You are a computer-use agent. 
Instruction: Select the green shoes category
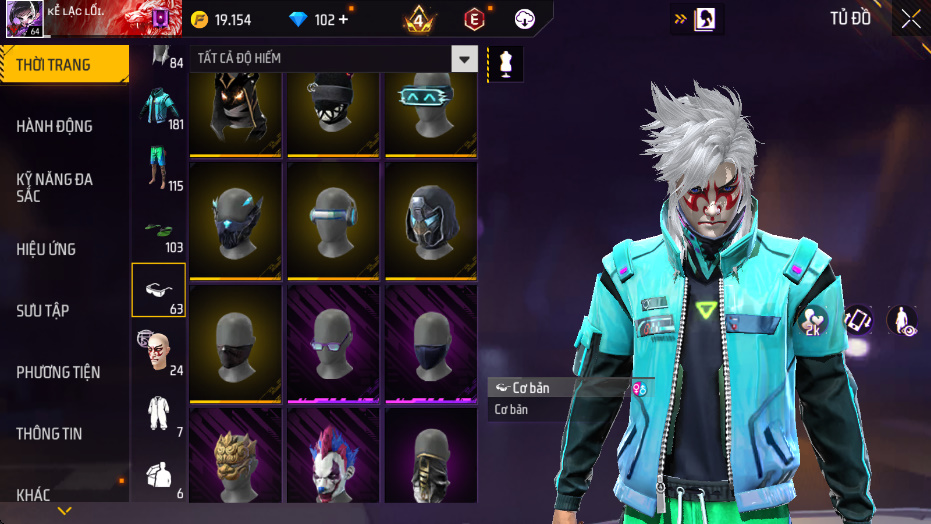[158, 230]
